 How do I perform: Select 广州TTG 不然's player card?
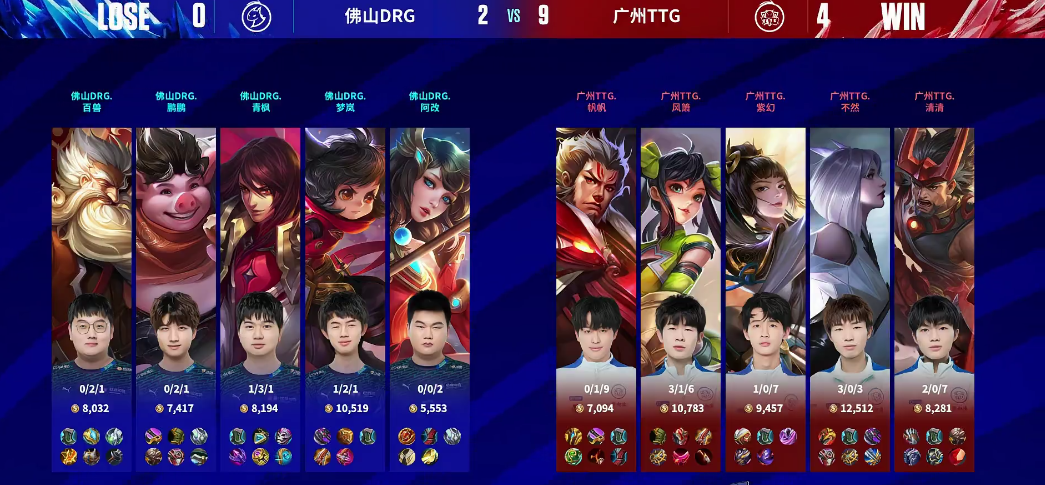tap(850, 298)
